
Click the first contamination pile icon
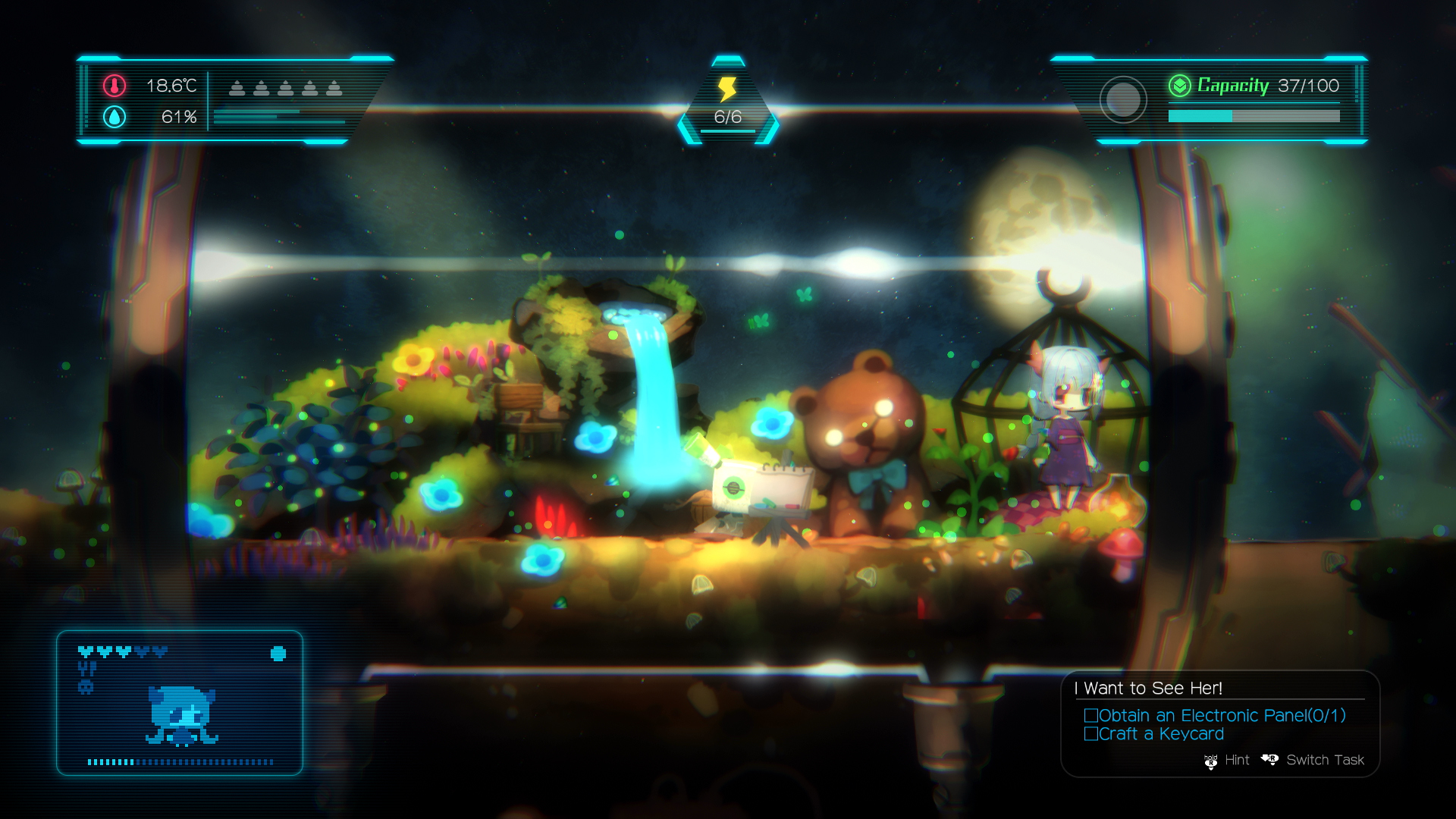[x=237, y=88]
